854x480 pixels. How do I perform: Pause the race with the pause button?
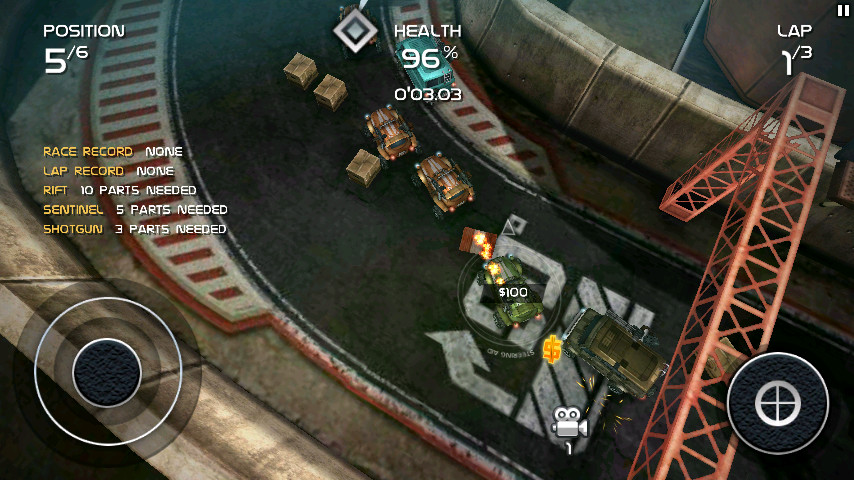coord(842,10)
